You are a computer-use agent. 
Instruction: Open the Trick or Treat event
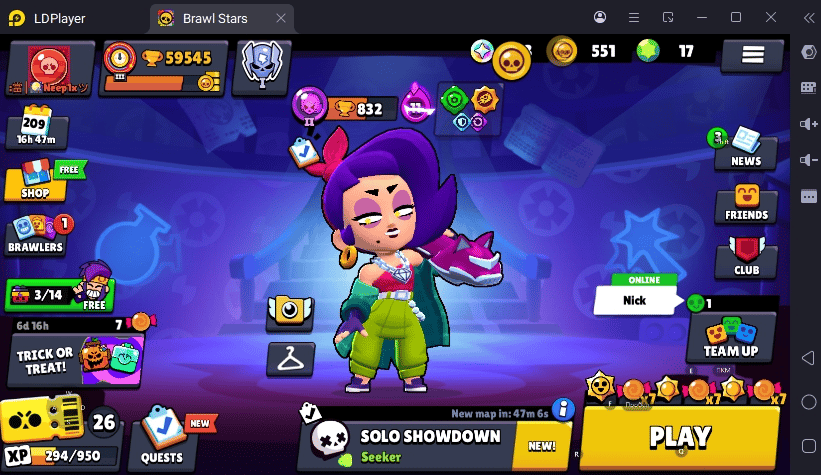coord(76,359)
